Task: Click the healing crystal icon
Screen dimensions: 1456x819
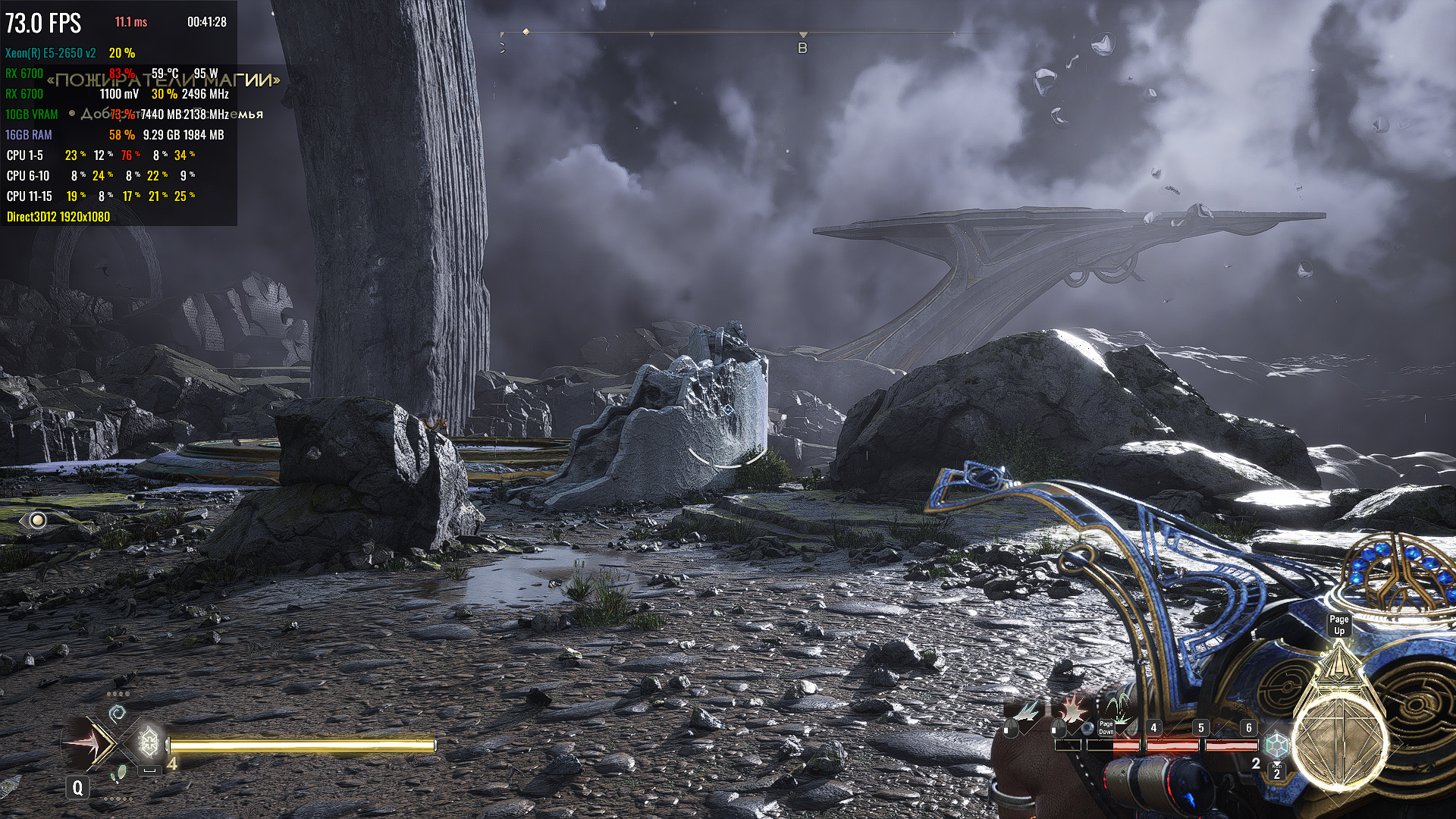Action: [149, 742]
